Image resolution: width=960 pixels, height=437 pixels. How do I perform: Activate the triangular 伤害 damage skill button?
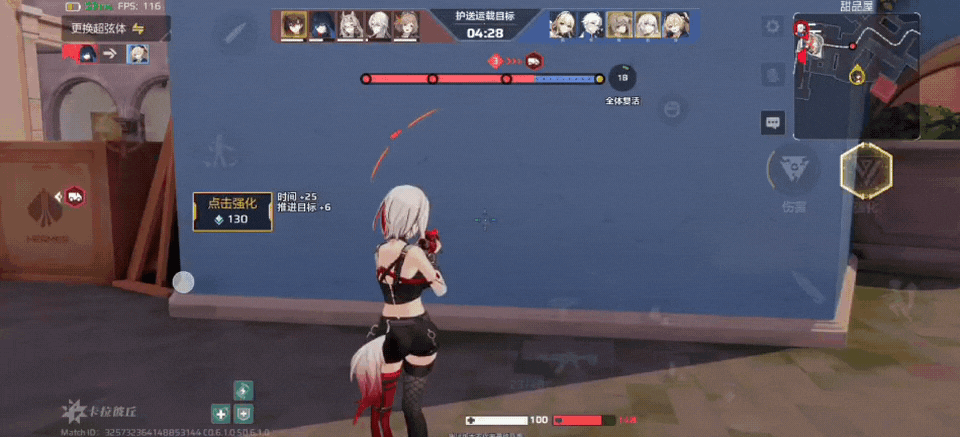(795, 171)
